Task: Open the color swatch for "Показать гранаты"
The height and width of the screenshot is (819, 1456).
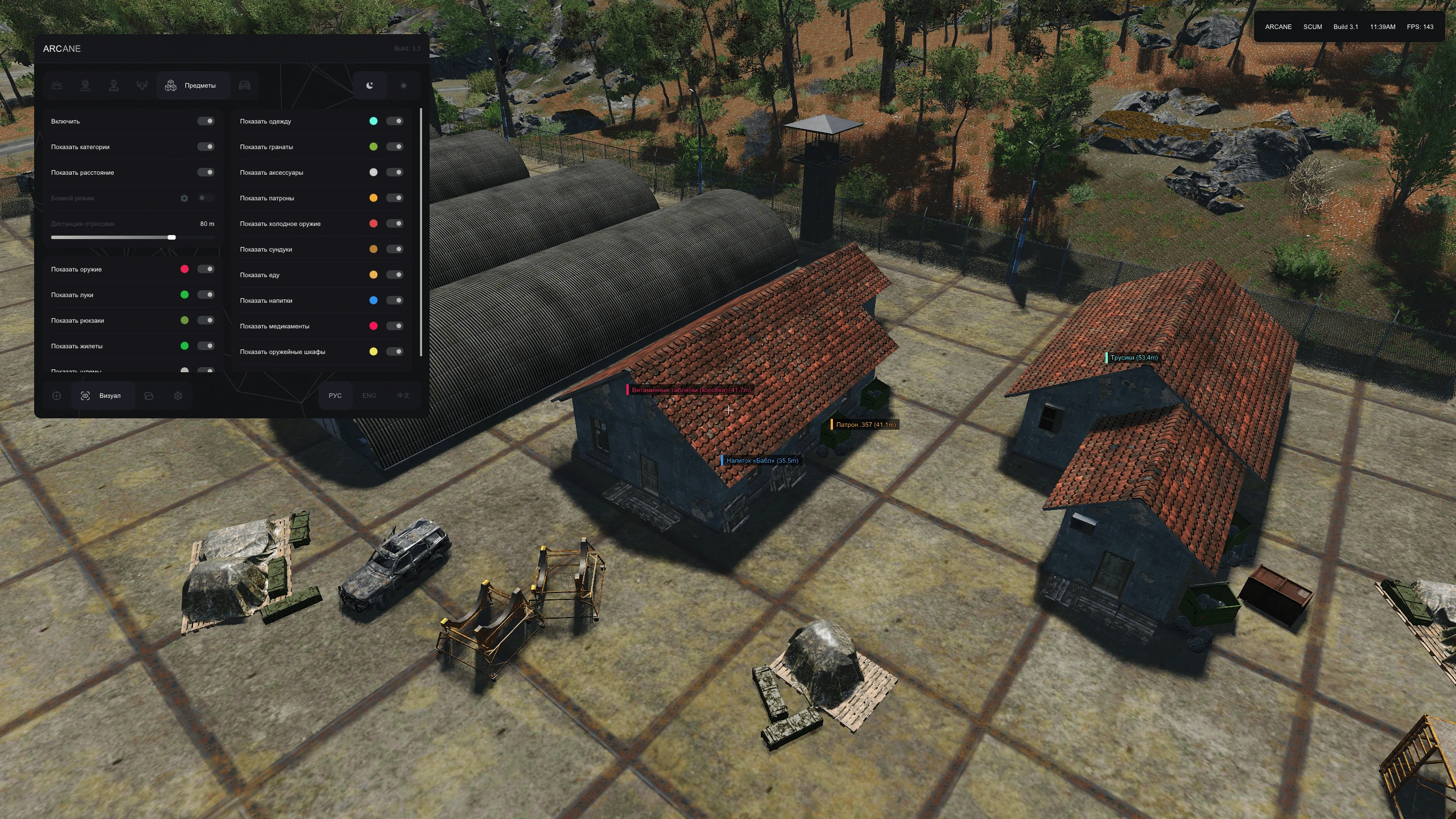Action: [373, 147]
